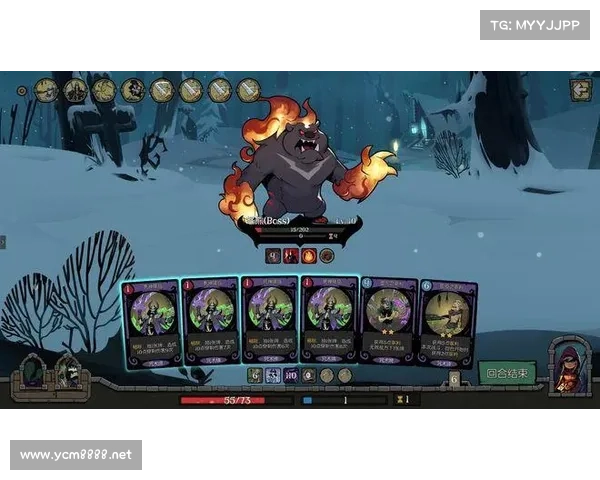Click the 回合结束 end turn button
Image resolution: width=600 pixels, height=480 pixels.
(507, 373)
